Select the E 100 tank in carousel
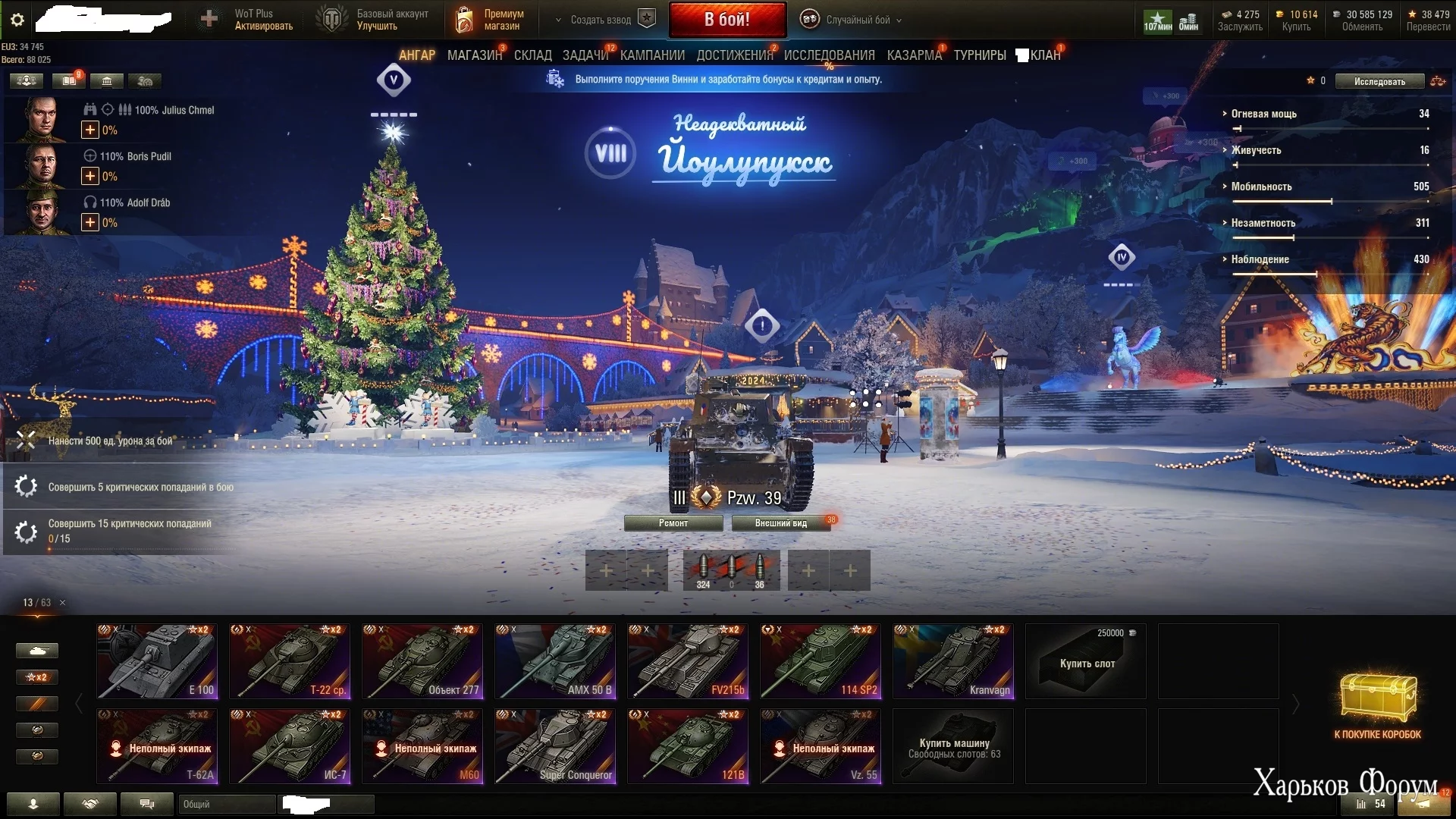The height and width of the screenshot is (819, 1456). [157, 661]
